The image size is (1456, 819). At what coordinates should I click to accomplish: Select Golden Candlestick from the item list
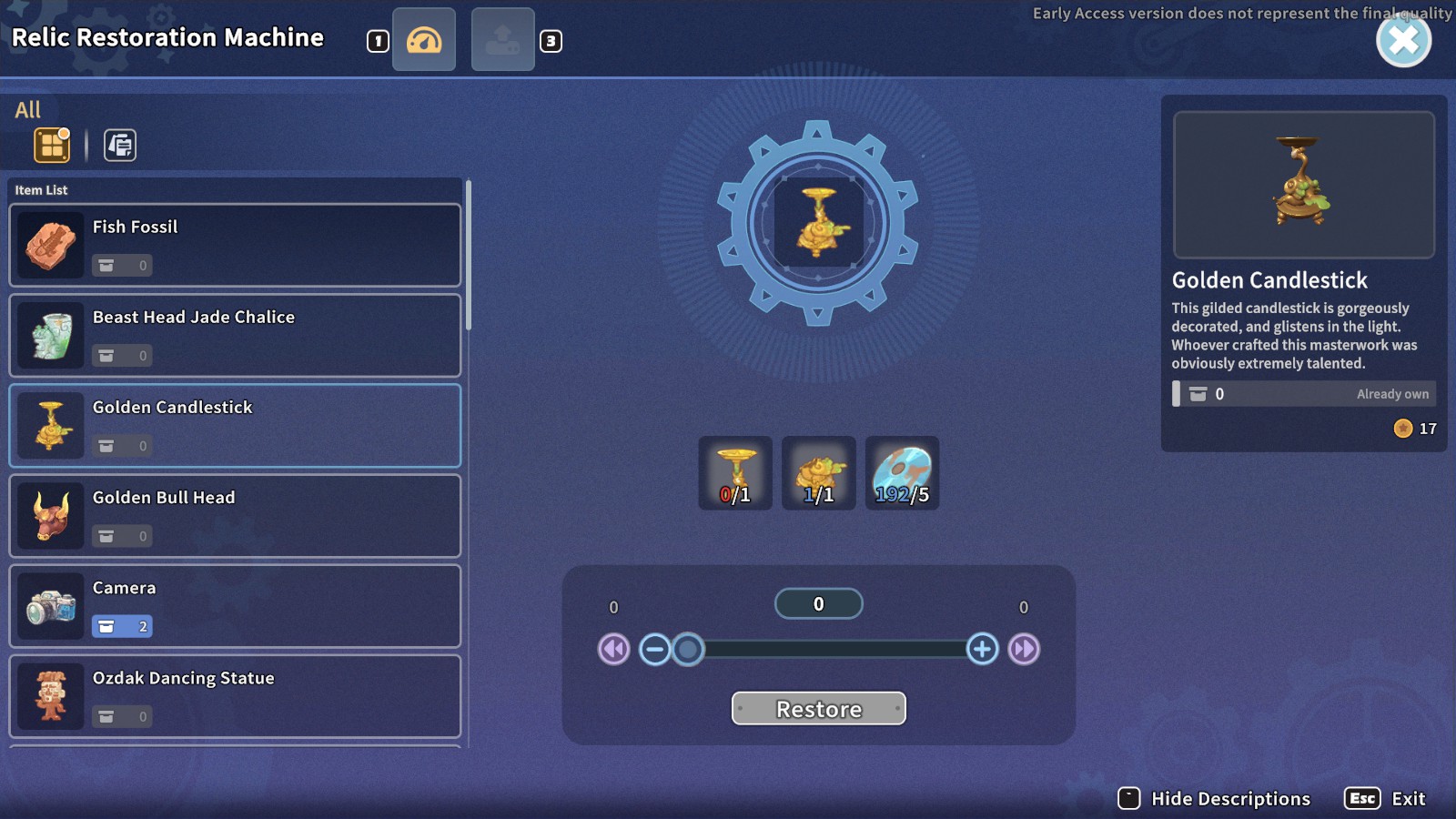pos(234,425)
